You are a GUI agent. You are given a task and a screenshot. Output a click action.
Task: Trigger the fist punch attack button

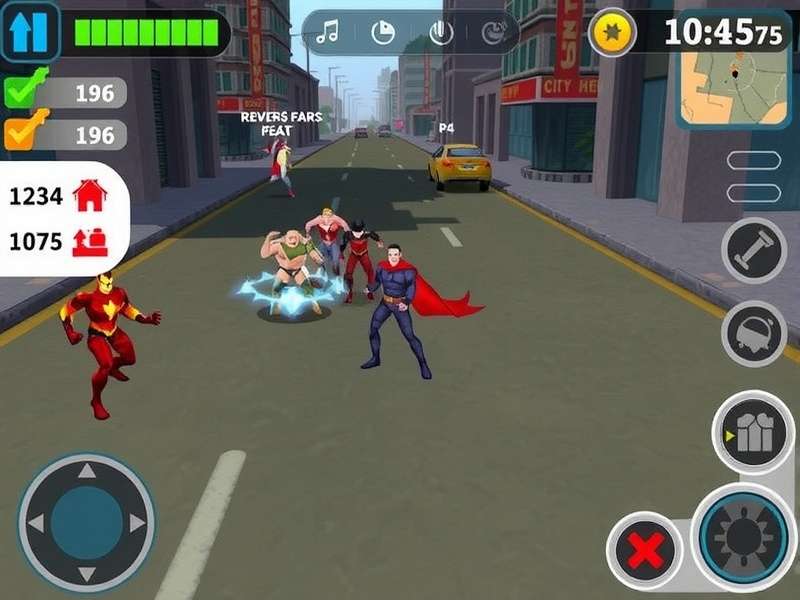coord(753,432)
